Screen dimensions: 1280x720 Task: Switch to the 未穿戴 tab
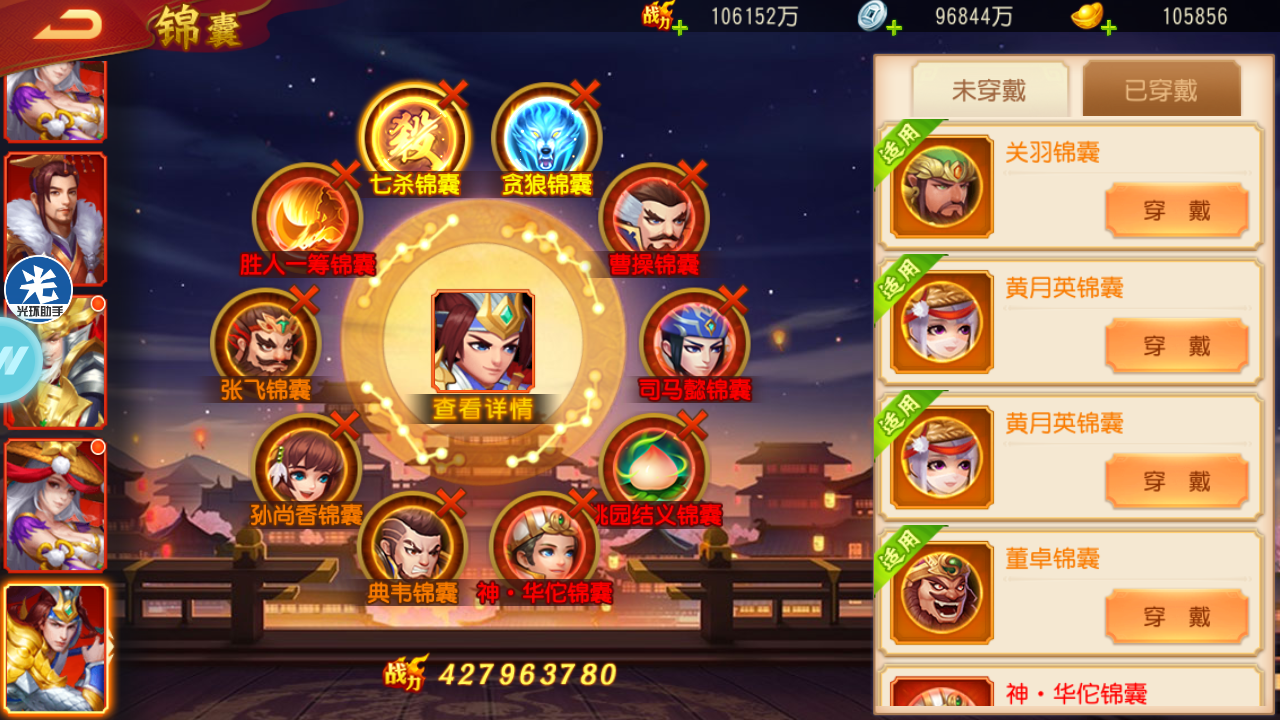click(989, 91)
